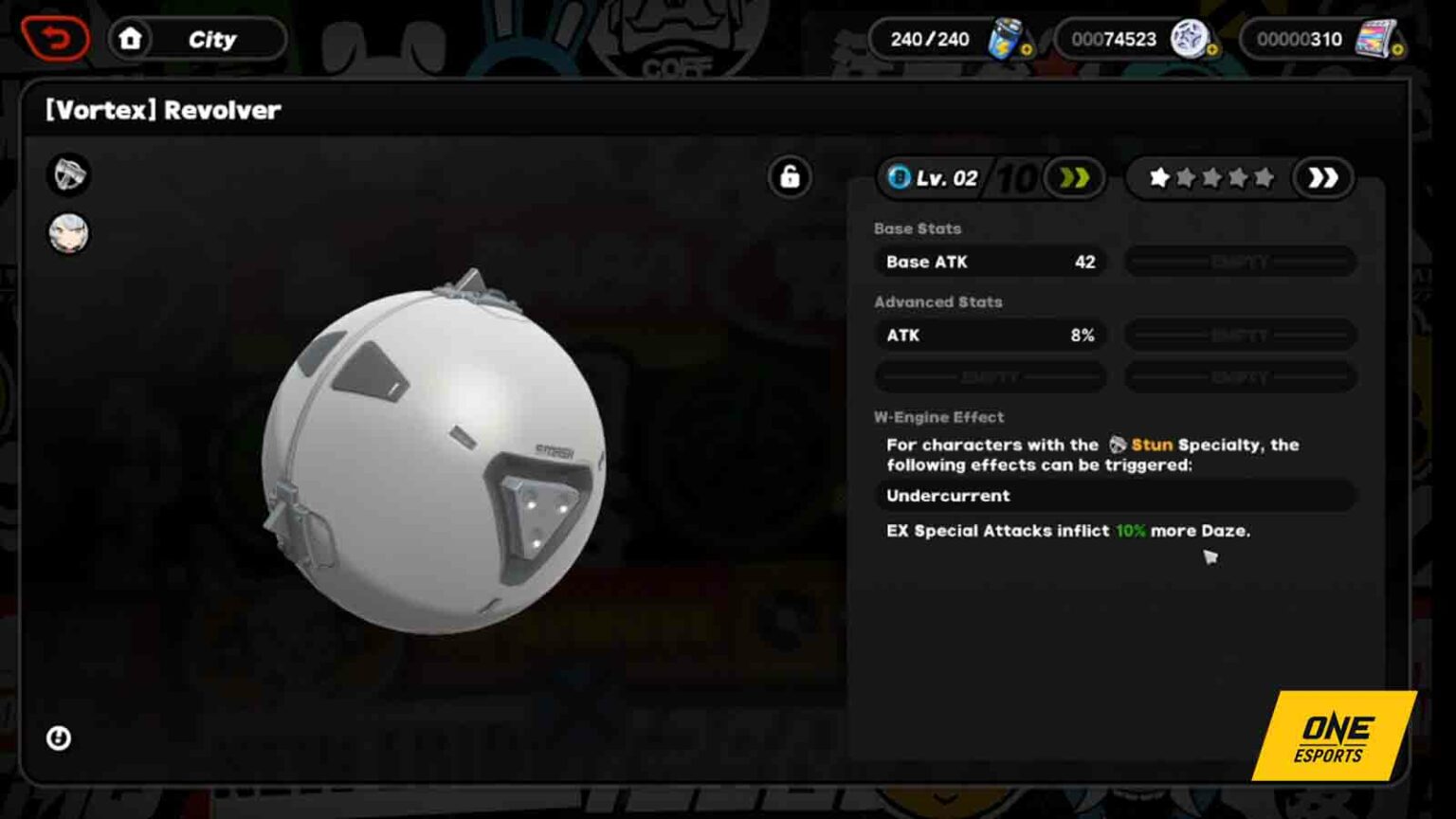Screen dimensions: 1456x819
Task: Click the red back button
Action: [55, 38]
